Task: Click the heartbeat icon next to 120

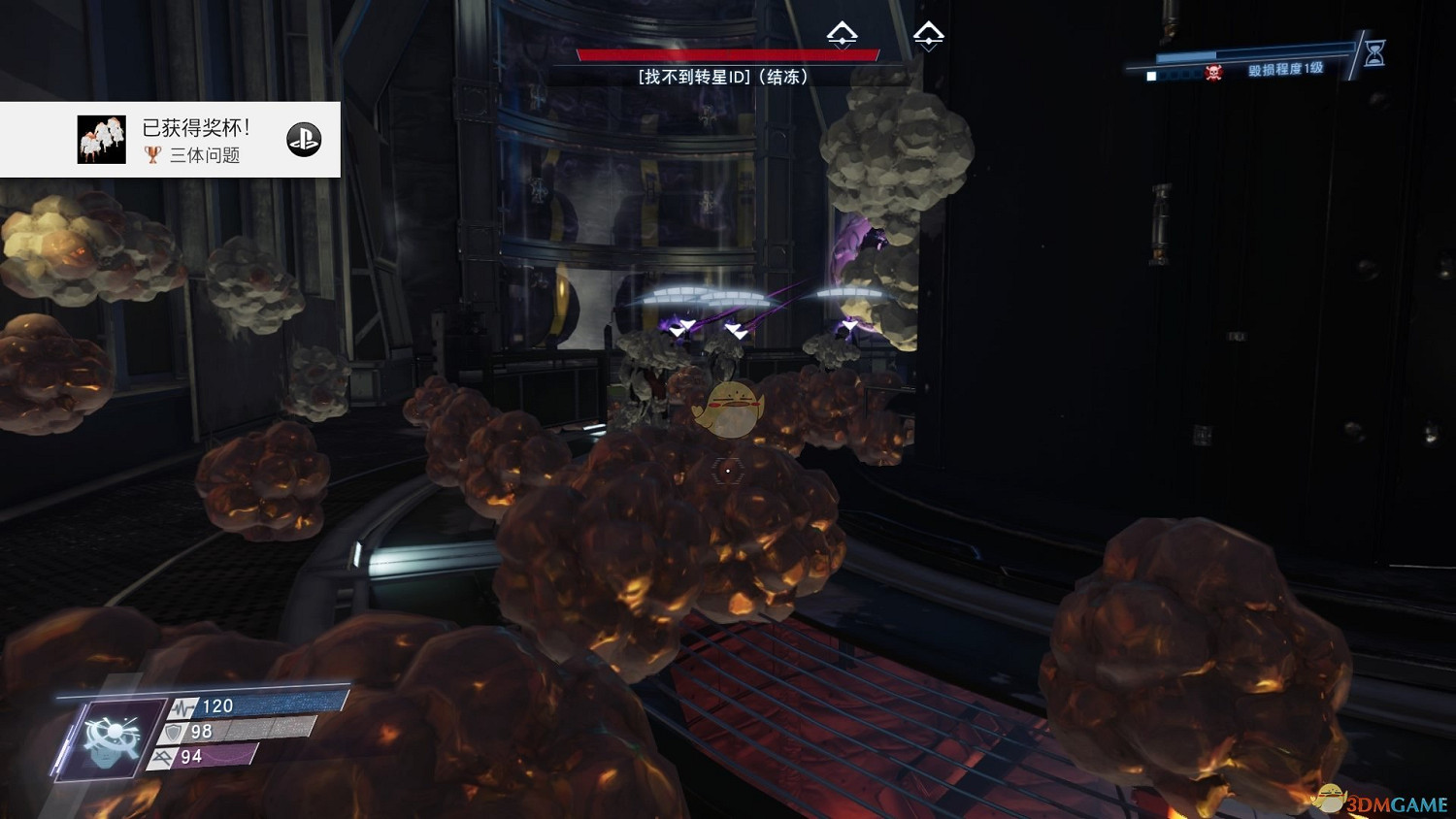Action: (183, 707)
